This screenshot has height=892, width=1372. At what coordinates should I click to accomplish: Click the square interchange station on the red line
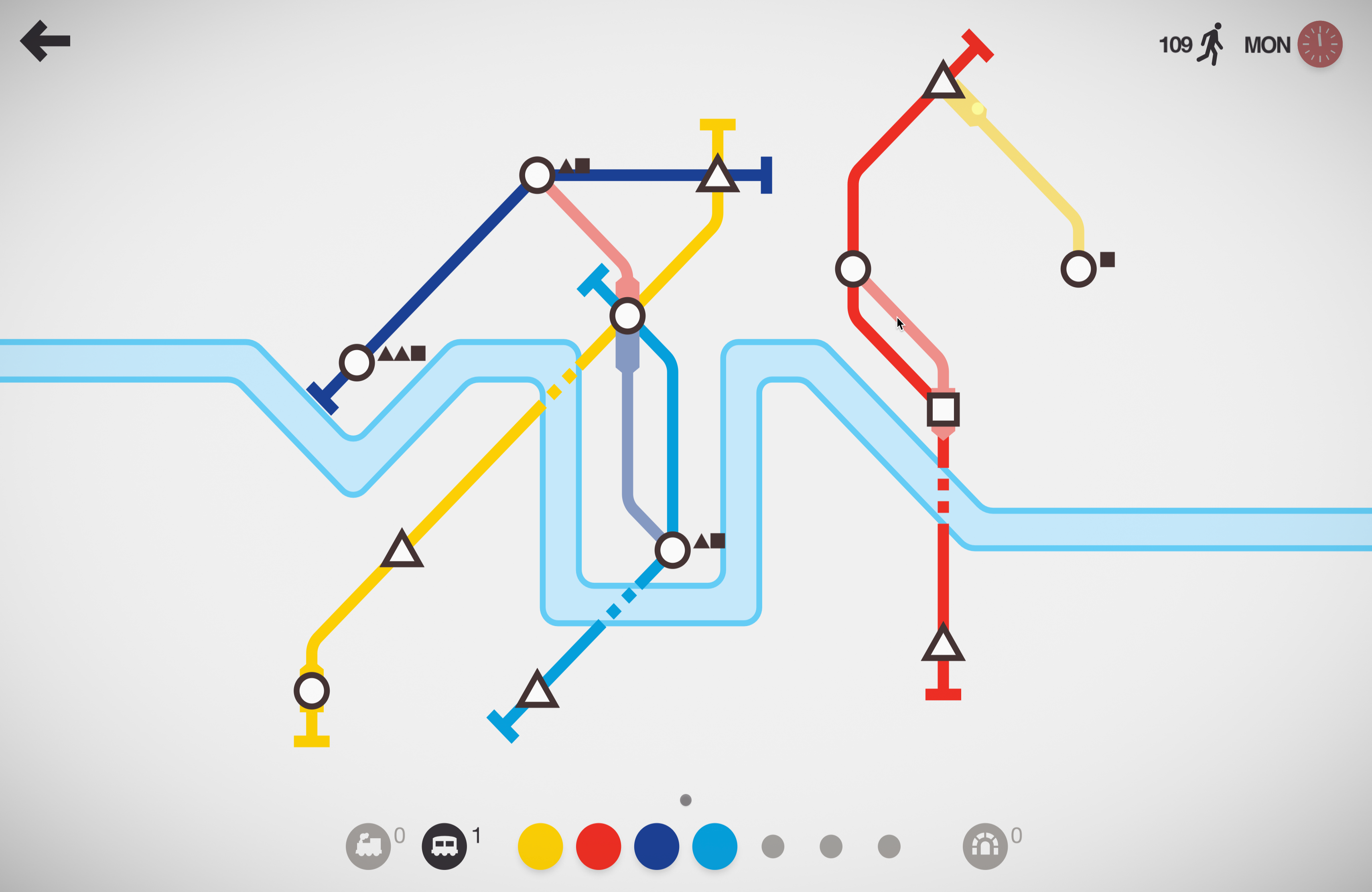tap(944, 410)
